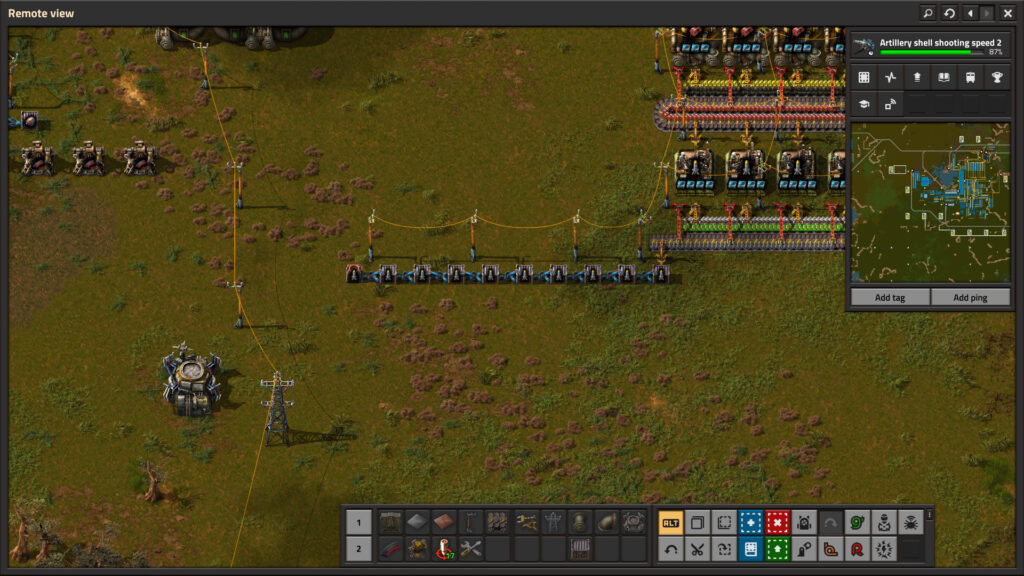Toggle the ALT mode button

[x=670, y=522]
